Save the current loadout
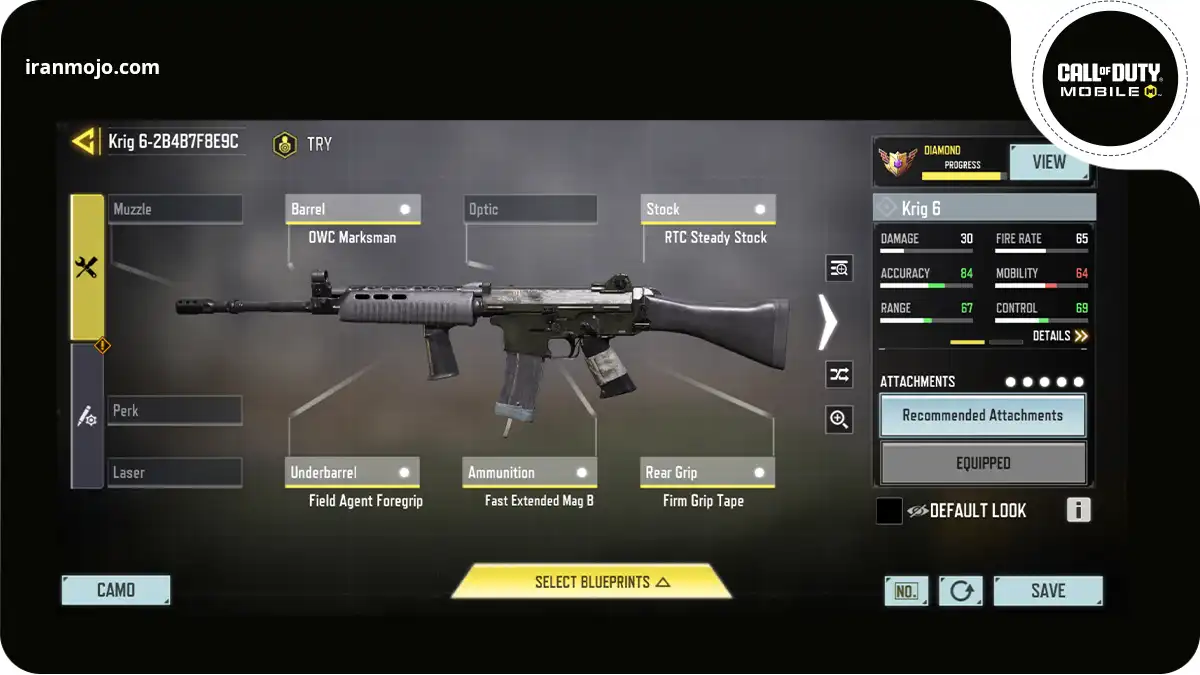 [1047, 591]
